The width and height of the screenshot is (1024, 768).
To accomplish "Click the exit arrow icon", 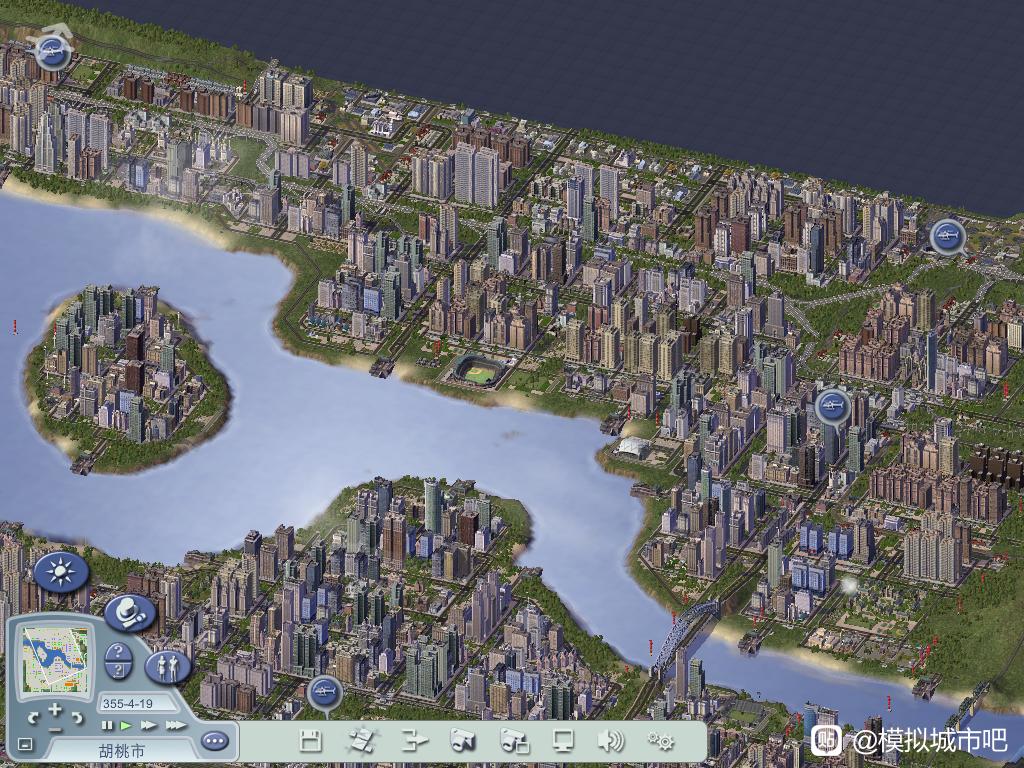I will tap(414, 741).
